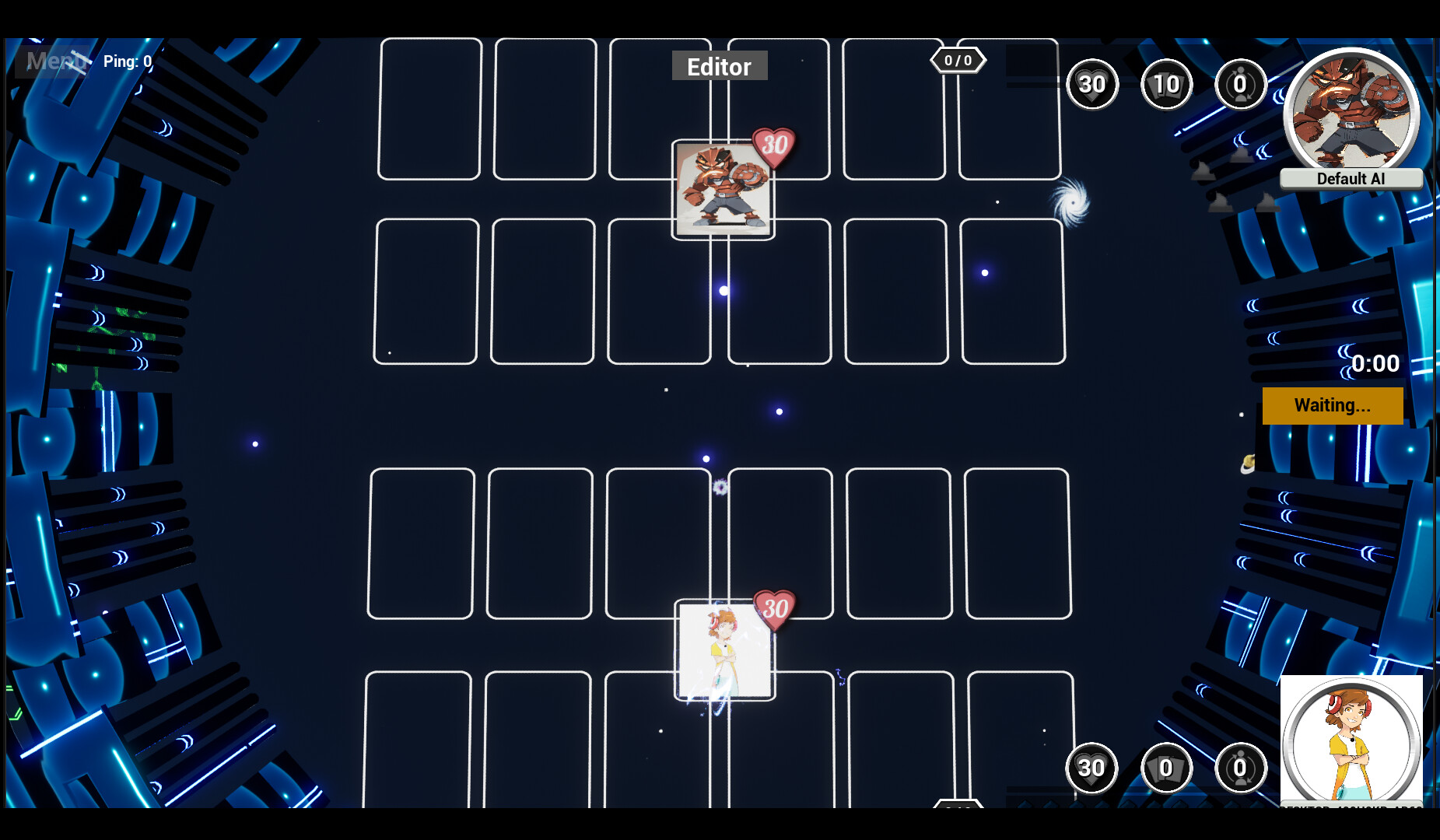Click the 0:00 timer display on the right
The image size is (1440, 840).
point(1374,363)
